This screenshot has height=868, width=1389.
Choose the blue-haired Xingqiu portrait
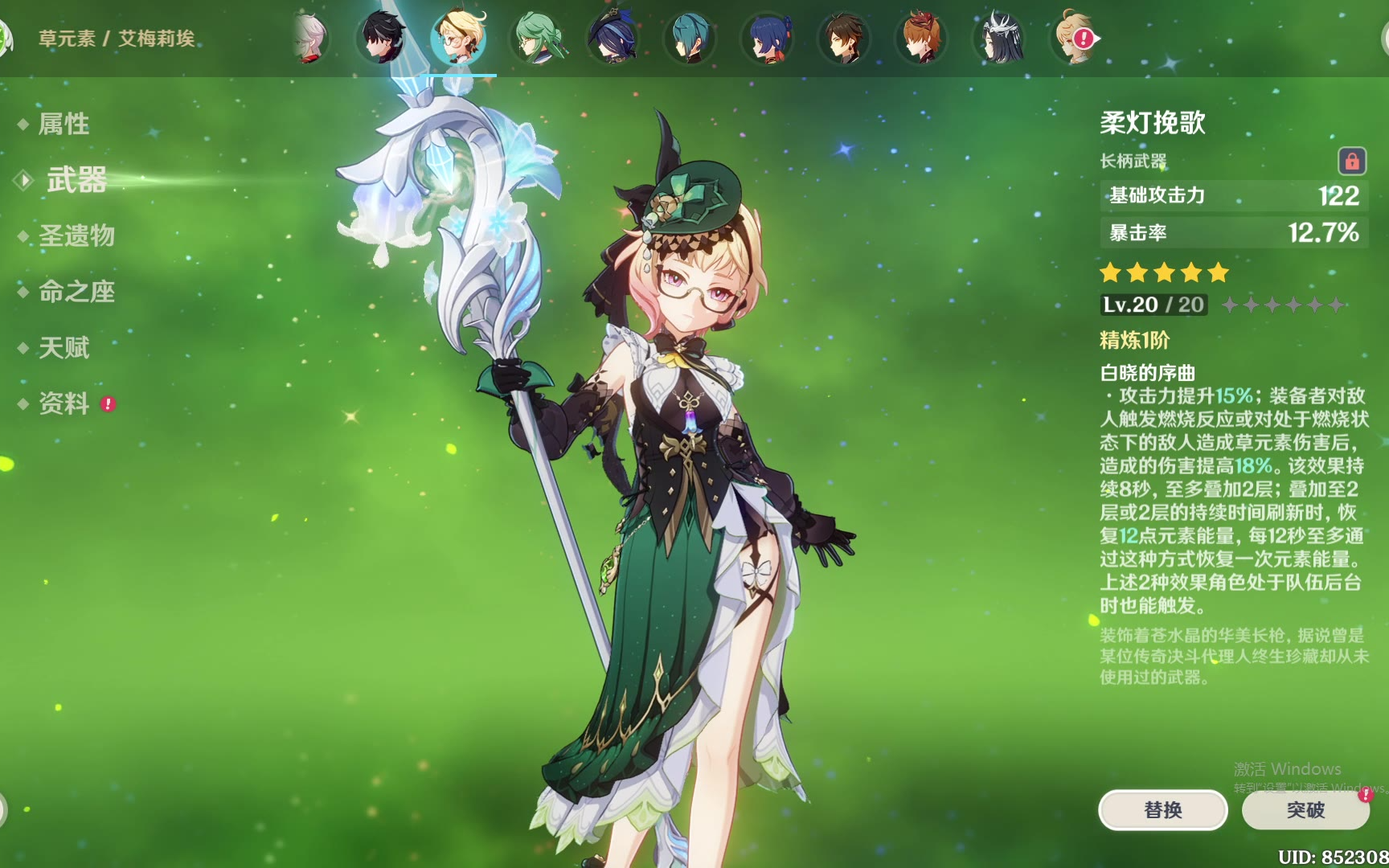768,38
